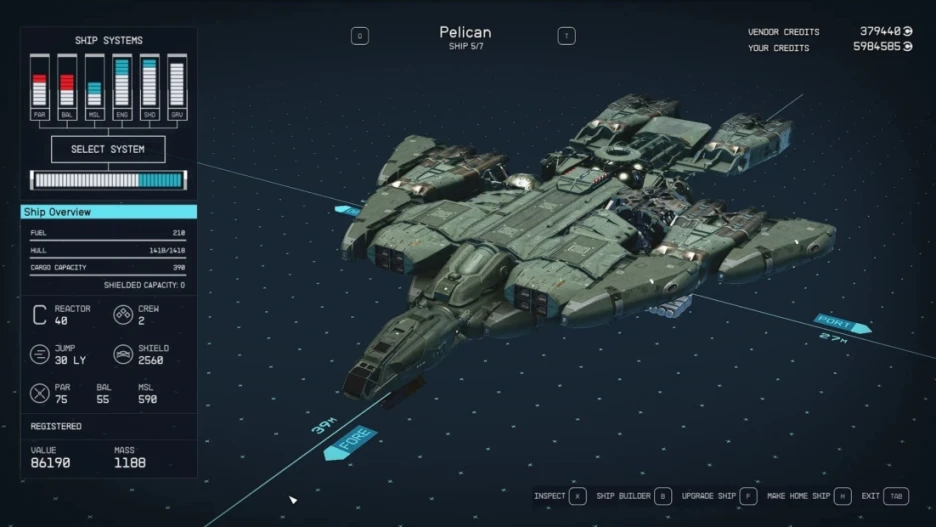Select the ENG engine power column
This screenshot has height=527, width=936.
[122, 87]
